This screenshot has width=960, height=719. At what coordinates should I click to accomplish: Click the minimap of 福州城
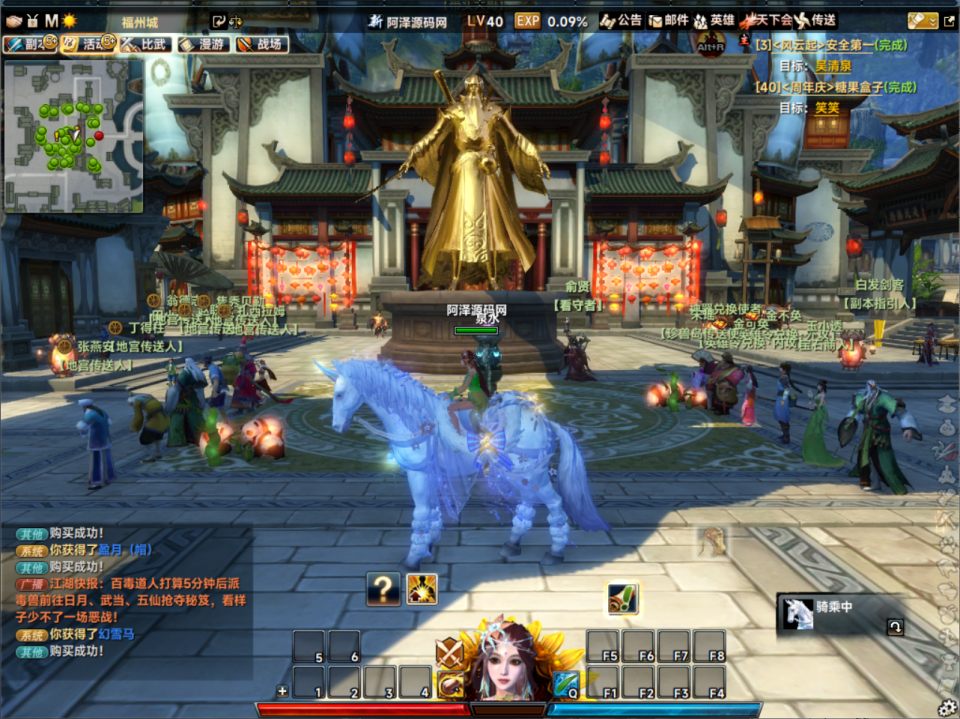click(x=73, y=135)
